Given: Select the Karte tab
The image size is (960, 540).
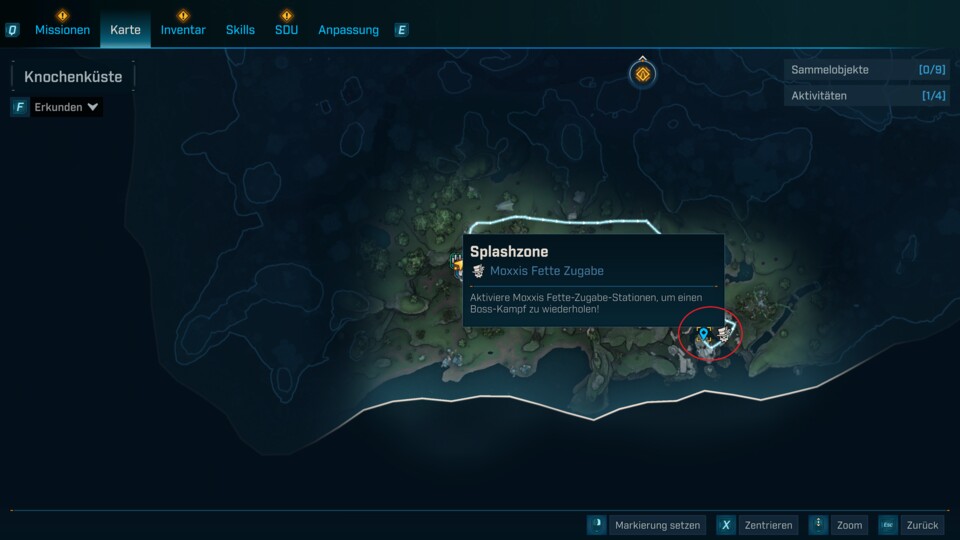Looking at the screenshot, I should point(125,30).
